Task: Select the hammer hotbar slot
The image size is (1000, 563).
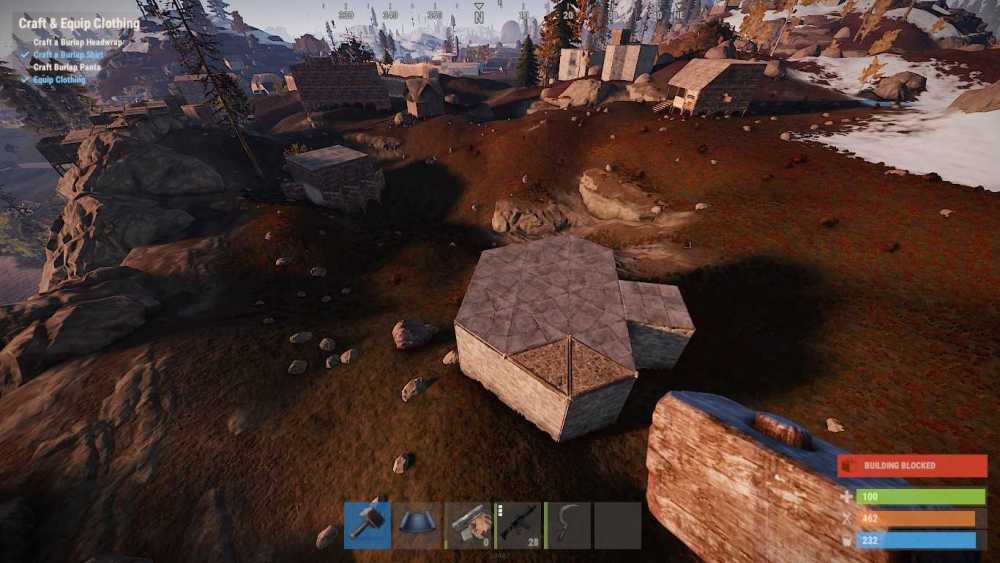Action: pos(367,525)
